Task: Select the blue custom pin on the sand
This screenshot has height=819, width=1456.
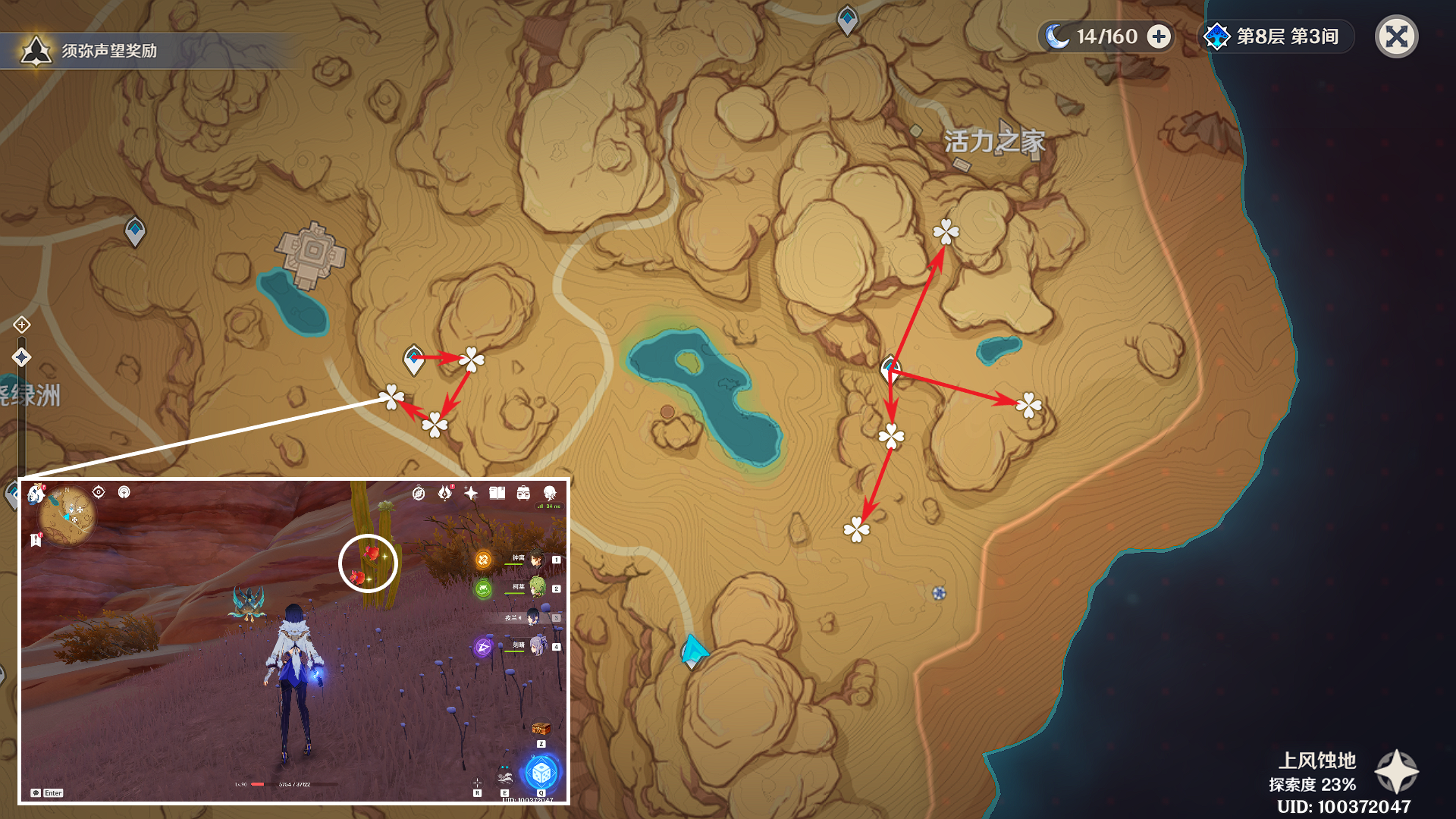Action: (939, 593)
